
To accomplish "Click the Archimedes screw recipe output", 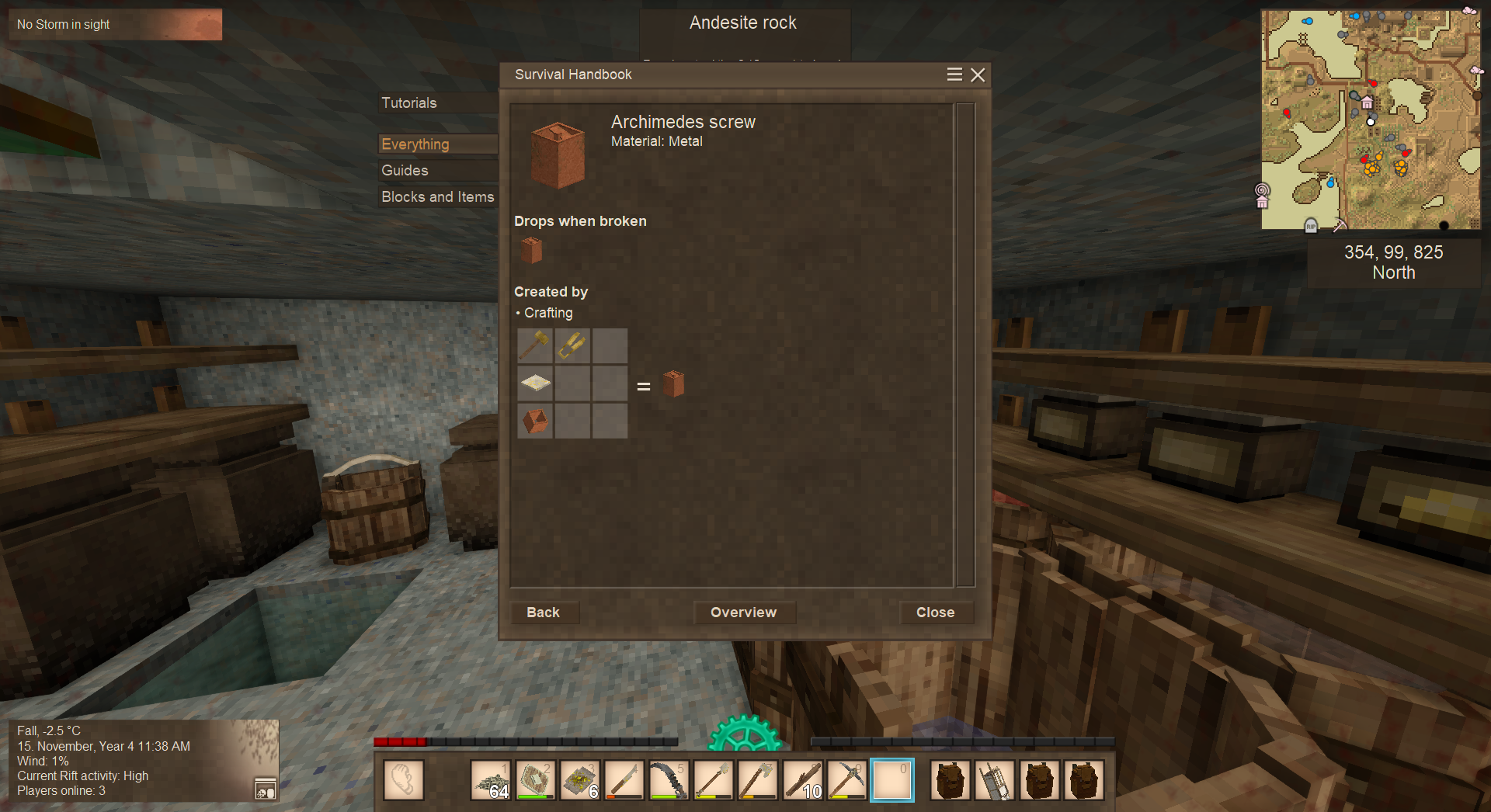I will click(x=673, y=383).
